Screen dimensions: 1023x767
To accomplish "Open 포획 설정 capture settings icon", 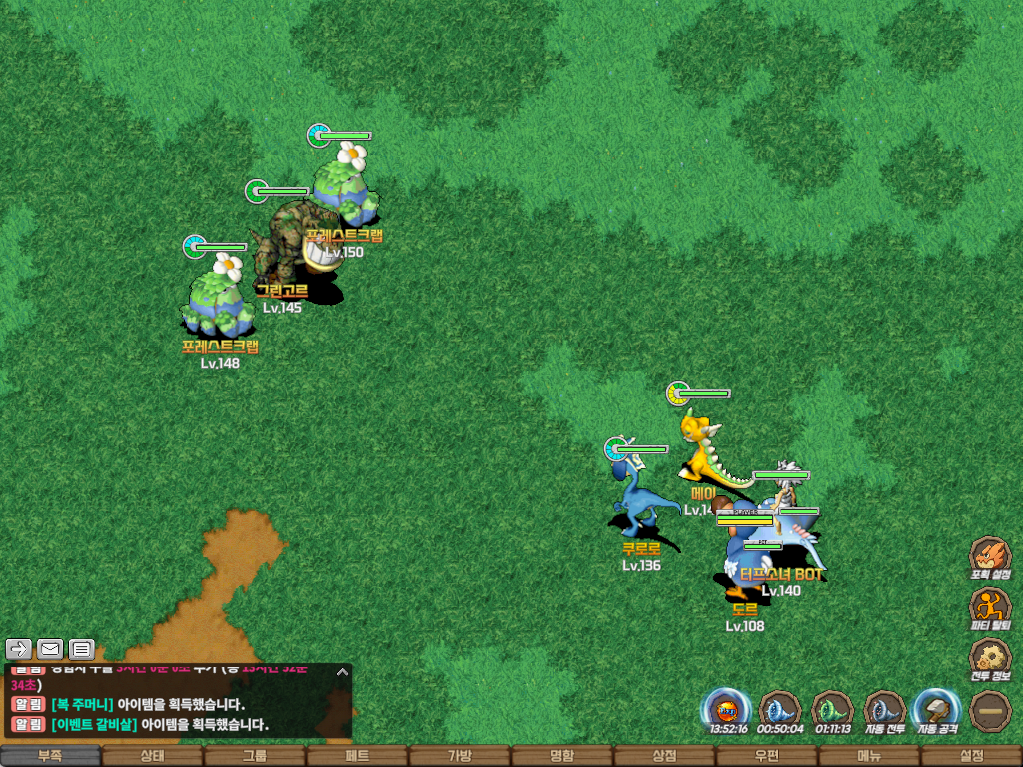I will (x=989, y=556).
